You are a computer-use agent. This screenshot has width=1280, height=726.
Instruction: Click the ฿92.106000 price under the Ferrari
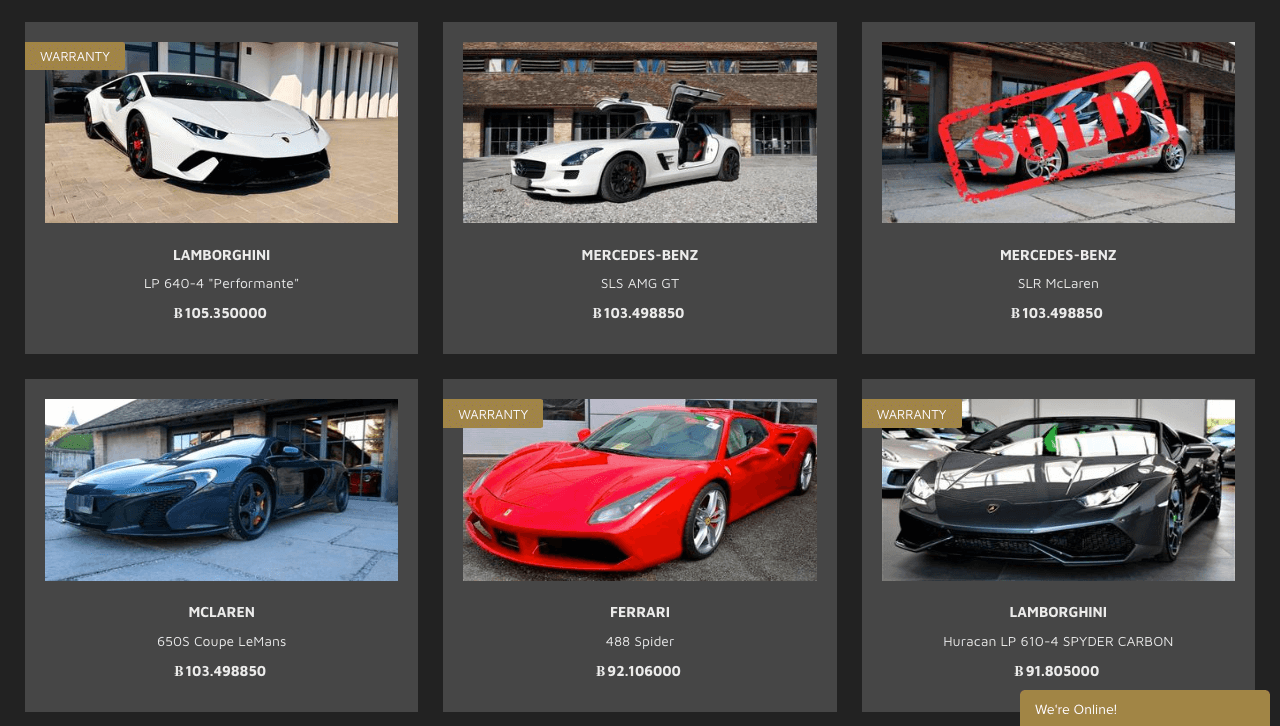[638, 670]
